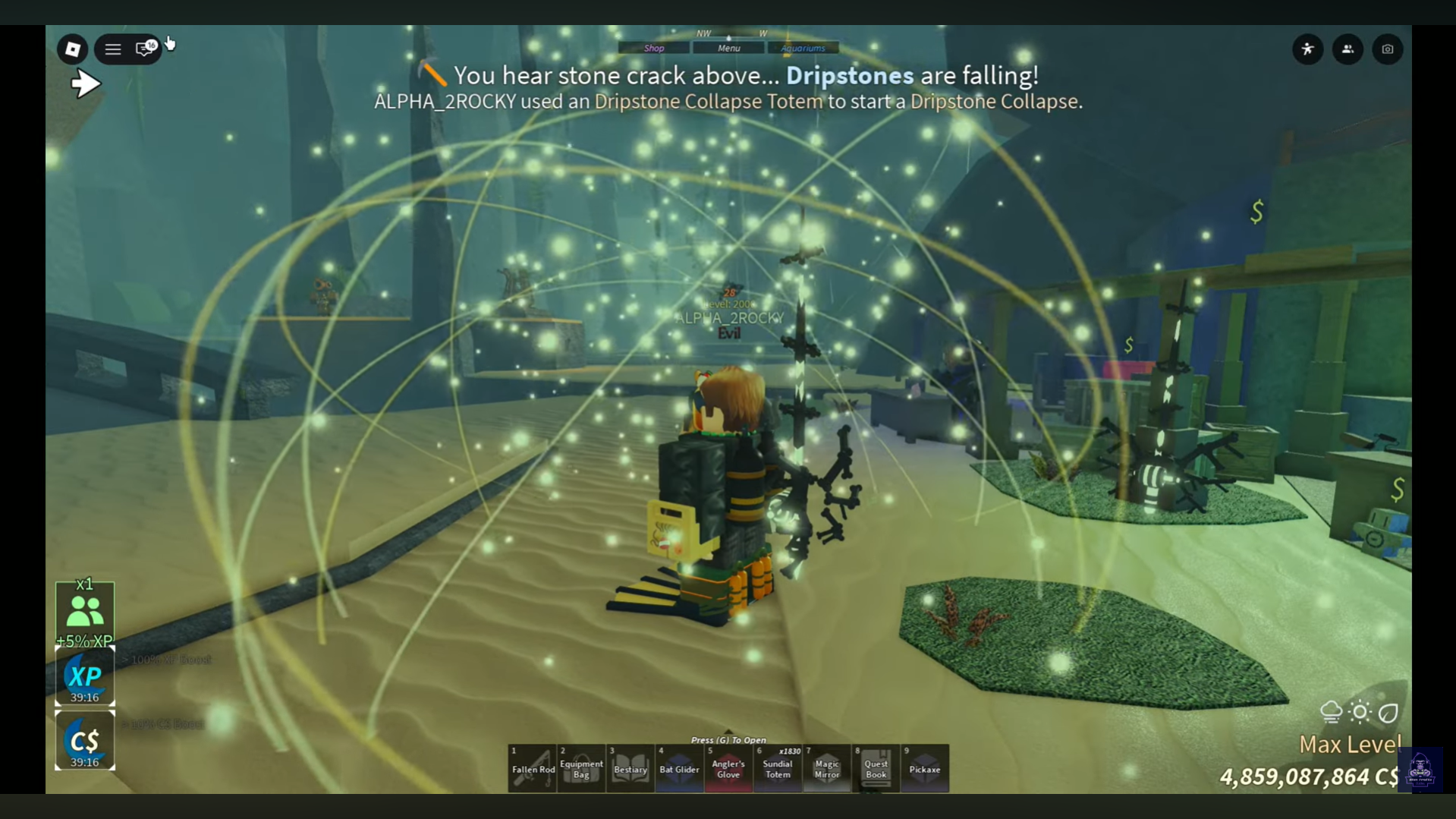Viewport: 1456px width, 819px height.
Task: Open the Roblox logo menu
Action: [72, 49]
